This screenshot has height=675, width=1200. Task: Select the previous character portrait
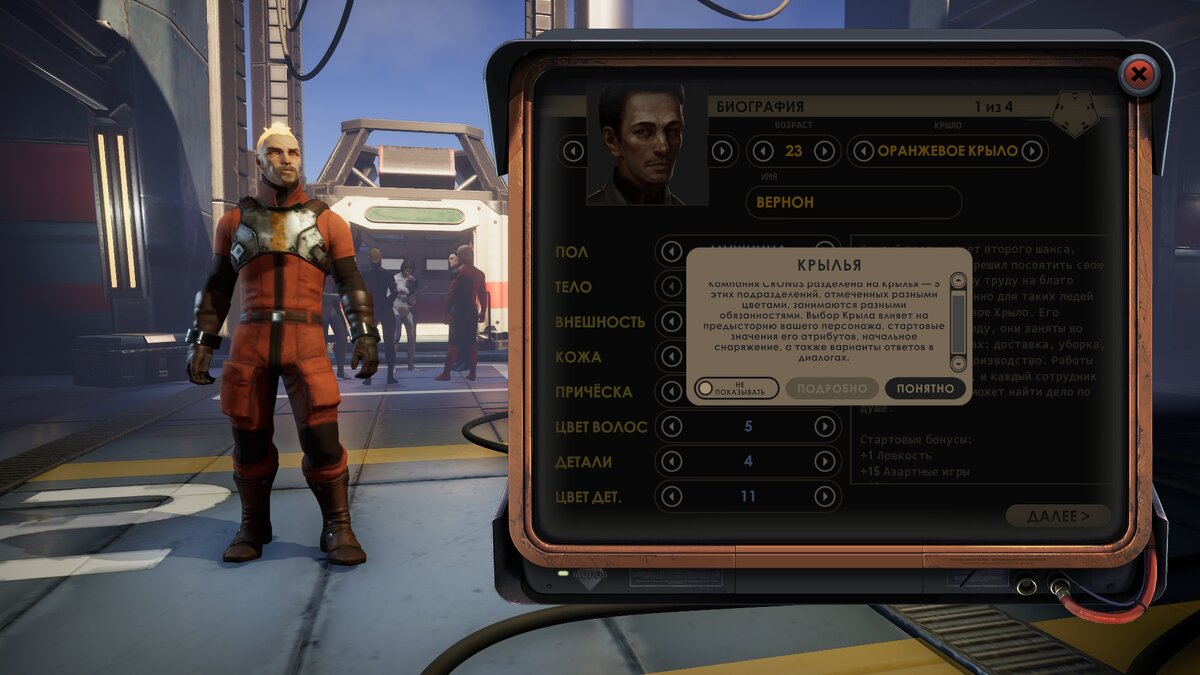pyautogui.click(x=573, y=152)
